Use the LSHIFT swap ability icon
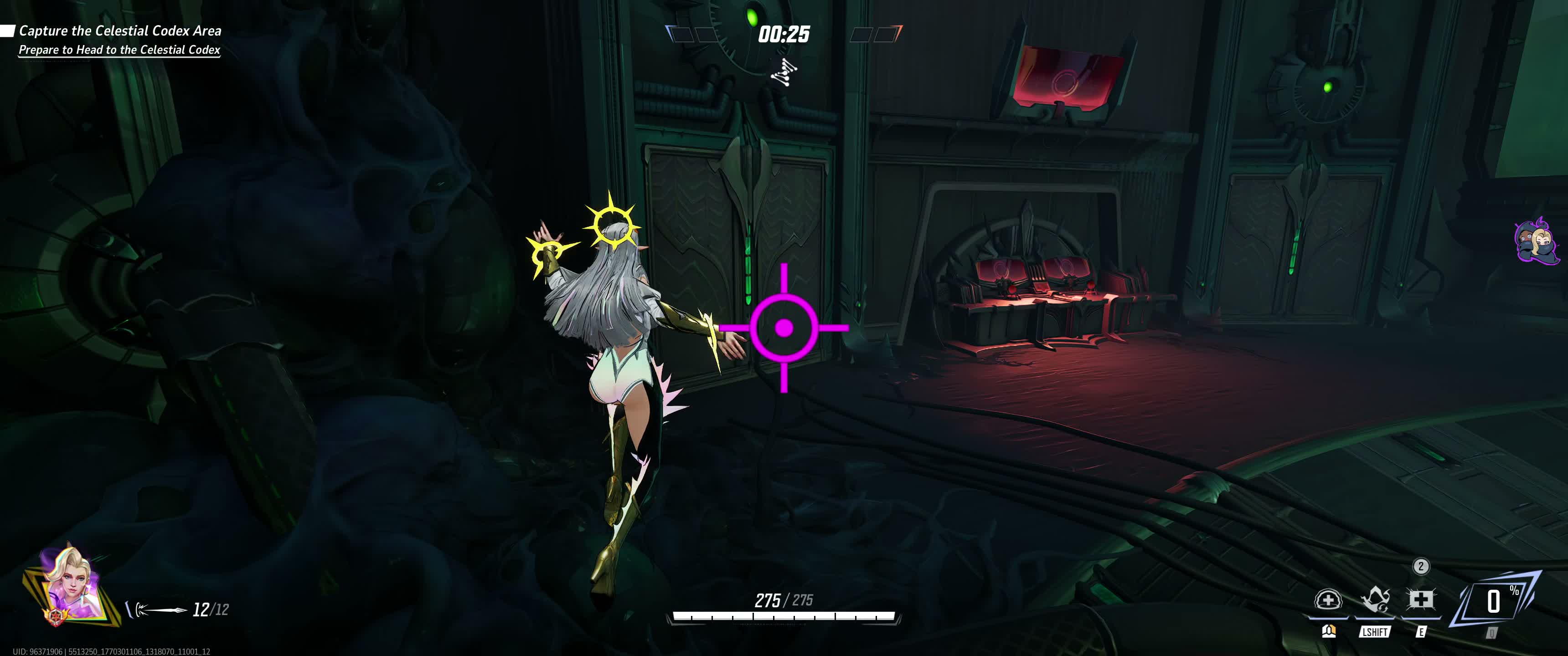This screenshot has height=656, width=1568. click(1374, 601)
